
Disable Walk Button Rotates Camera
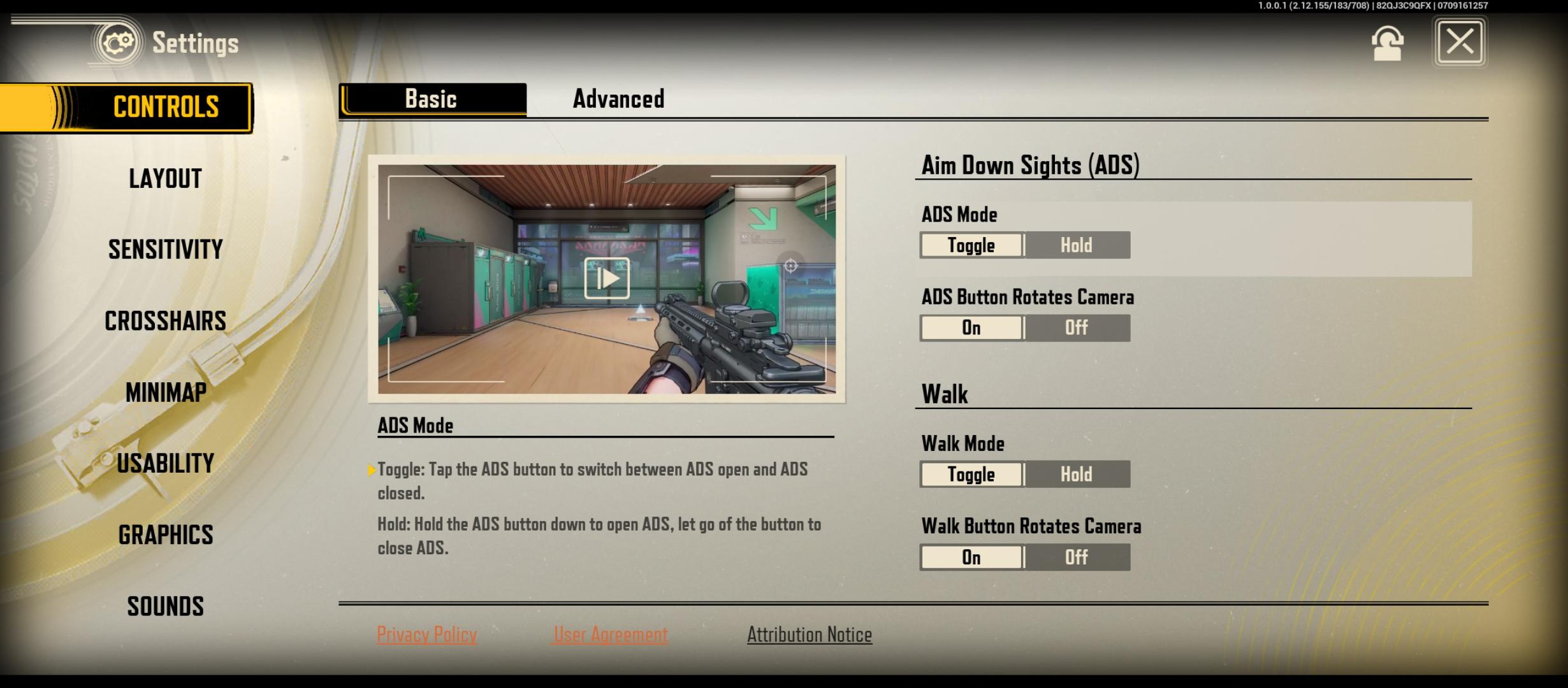click(x=1075, y=557)
